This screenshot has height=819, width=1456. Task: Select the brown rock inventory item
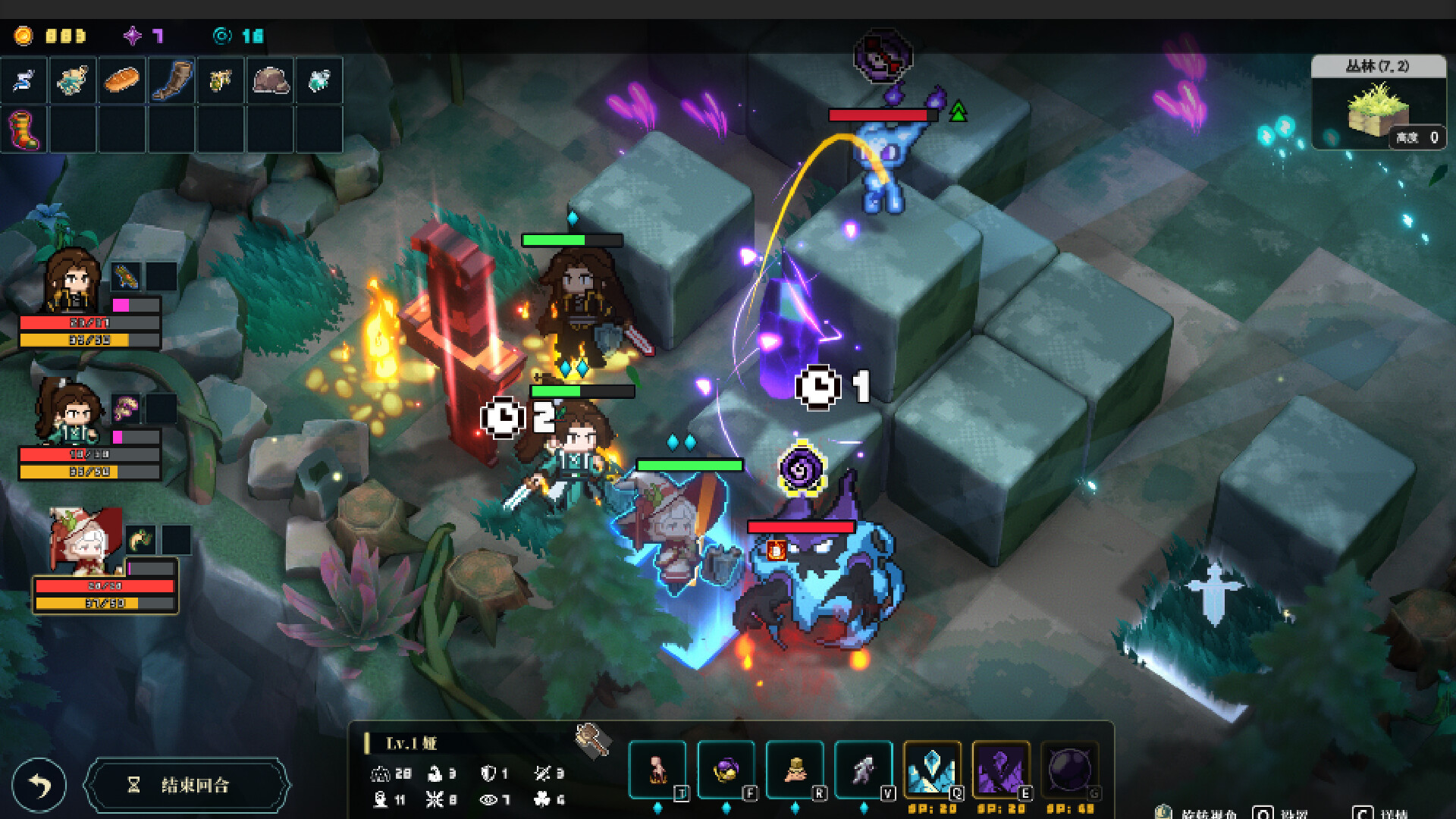point(270,80)
